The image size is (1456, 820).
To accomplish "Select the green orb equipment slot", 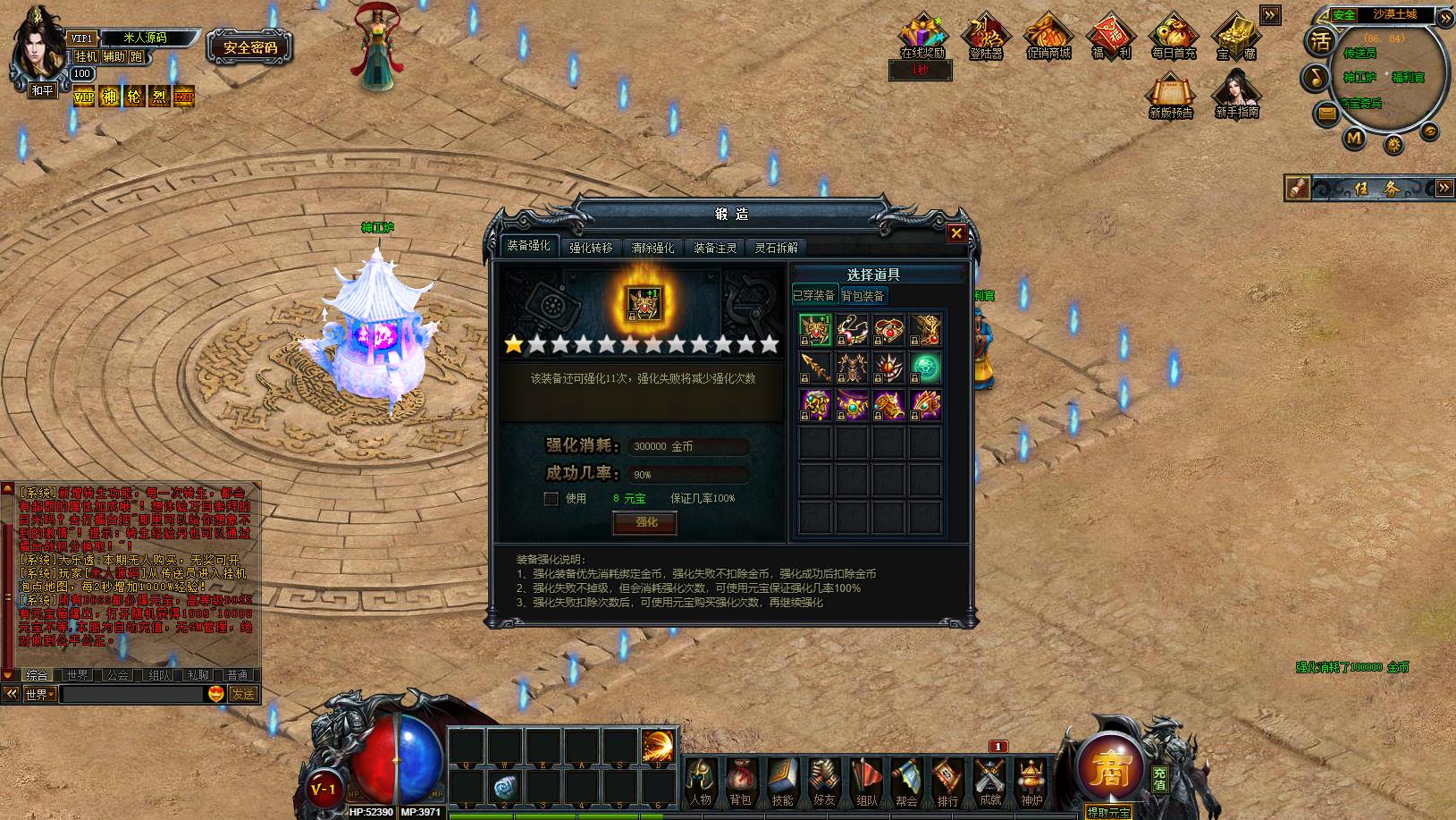I will click(925, 367).
